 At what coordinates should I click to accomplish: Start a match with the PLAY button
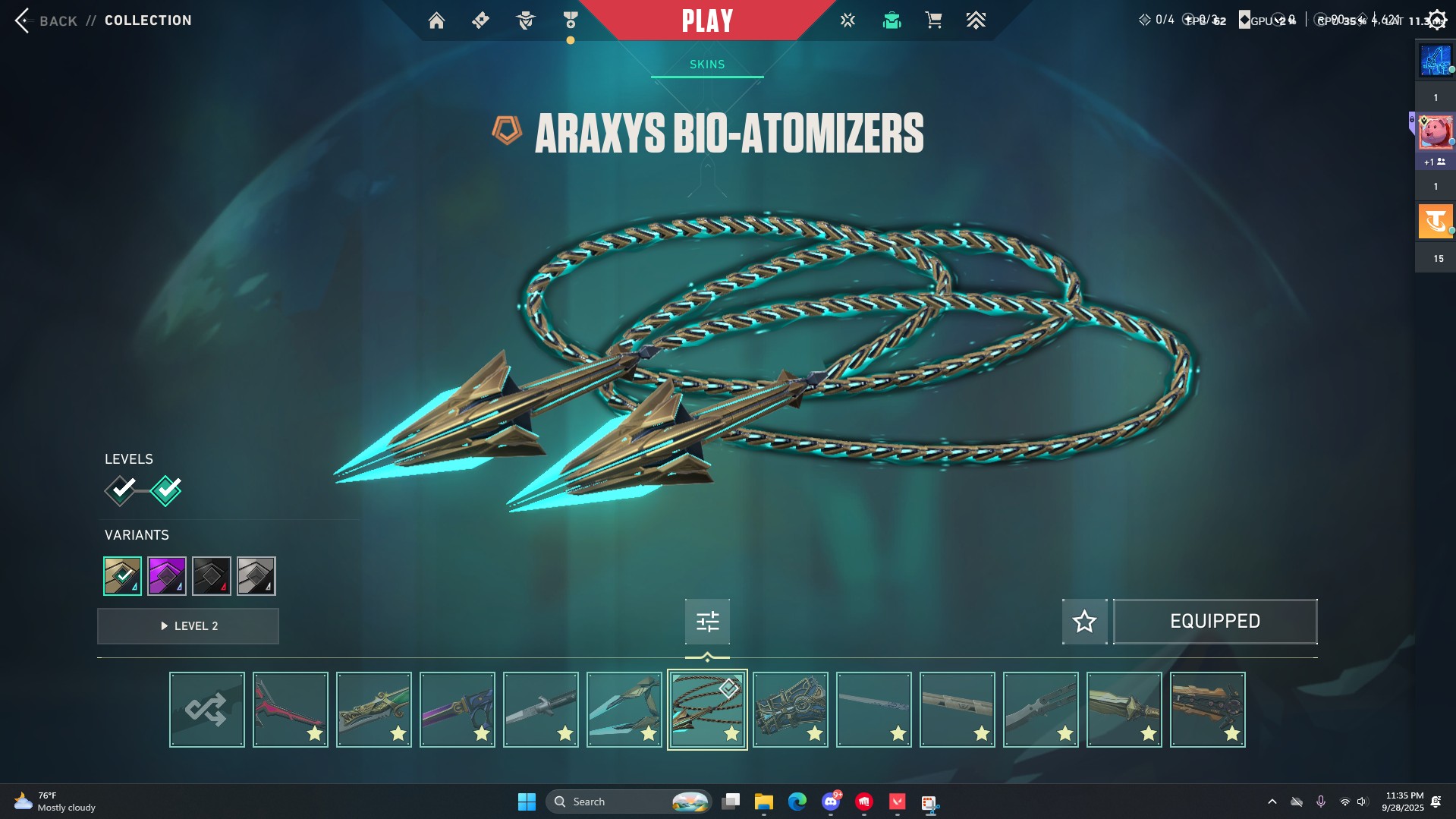point(707,20)
